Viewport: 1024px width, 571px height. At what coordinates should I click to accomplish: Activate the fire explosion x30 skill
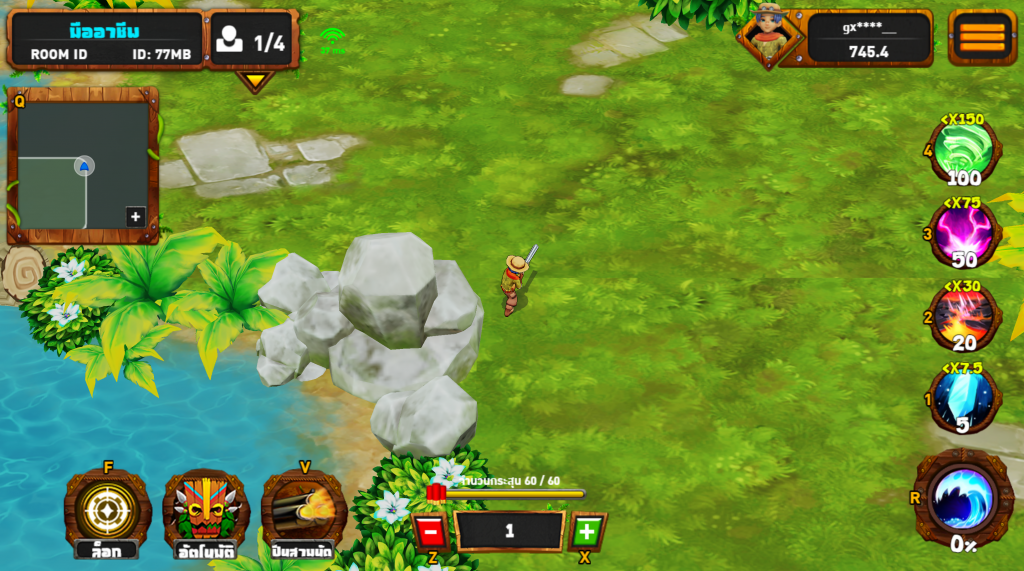point(963,317)
